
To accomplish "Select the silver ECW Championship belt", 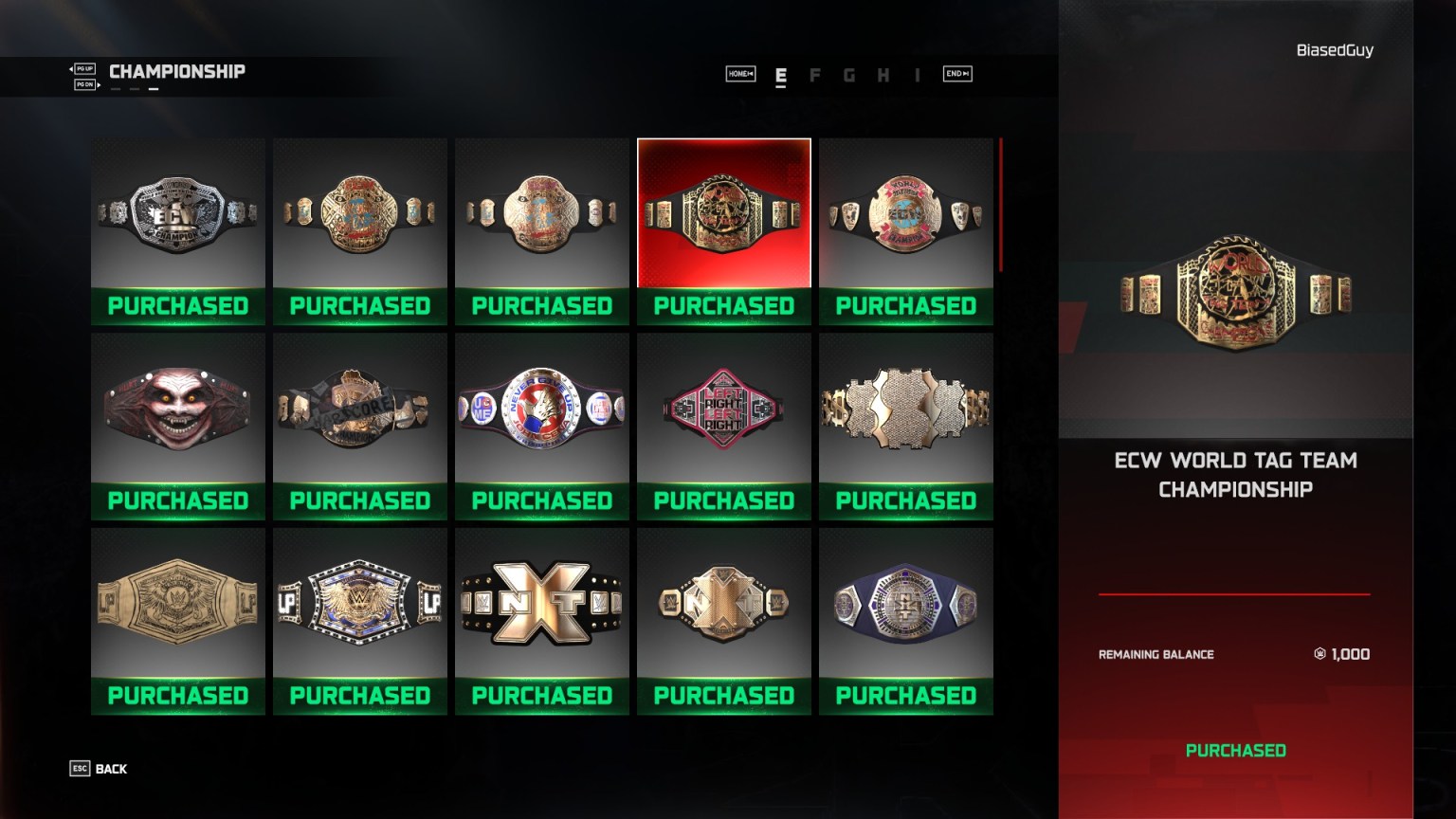I will click(177, 218).
